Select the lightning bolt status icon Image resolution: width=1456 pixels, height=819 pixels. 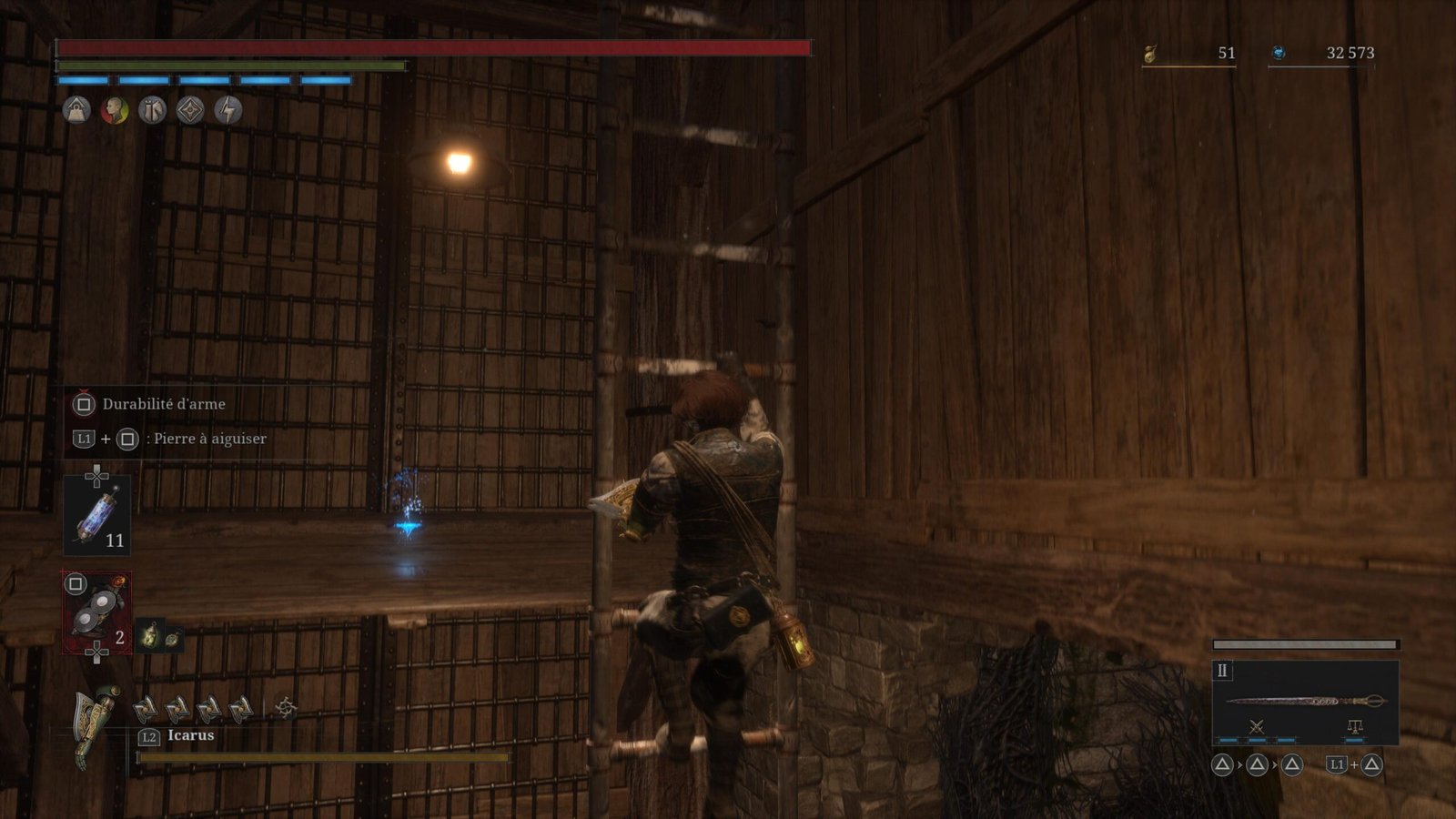click(x=227, y=110)
